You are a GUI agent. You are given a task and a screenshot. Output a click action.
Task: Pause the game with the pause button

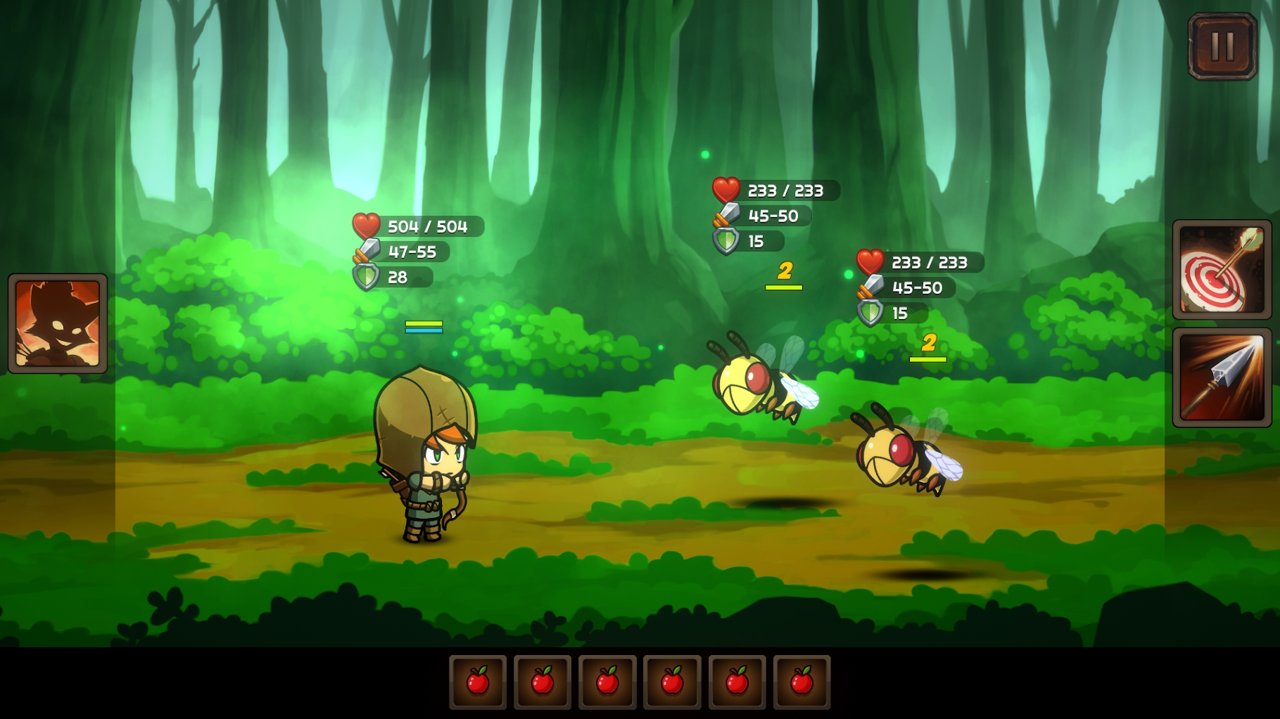(x=1222, y=46)
